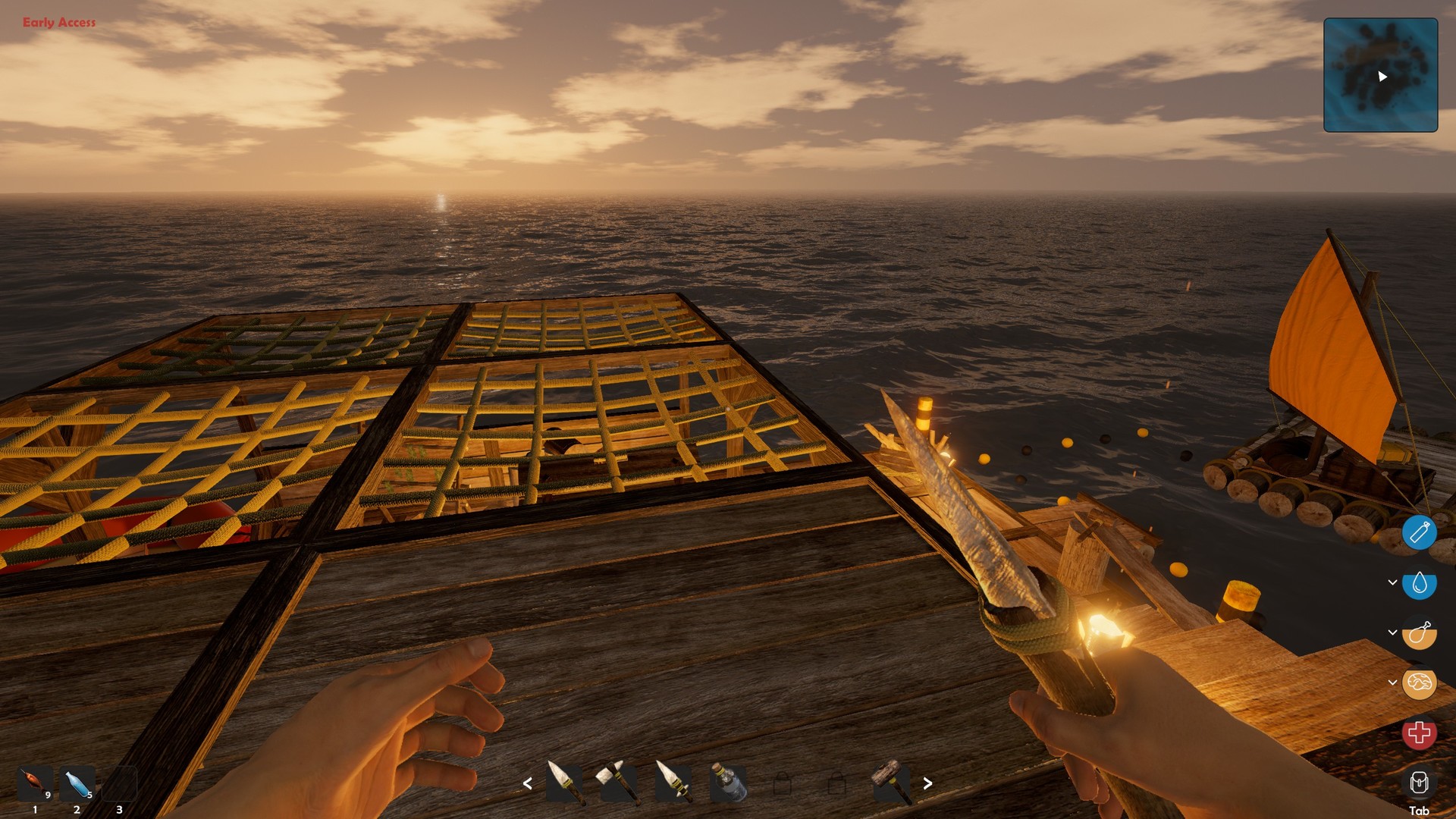Expand the hunger status arrow
Viewport: 1456px width, 819px height.
[x=1392, y=632]
